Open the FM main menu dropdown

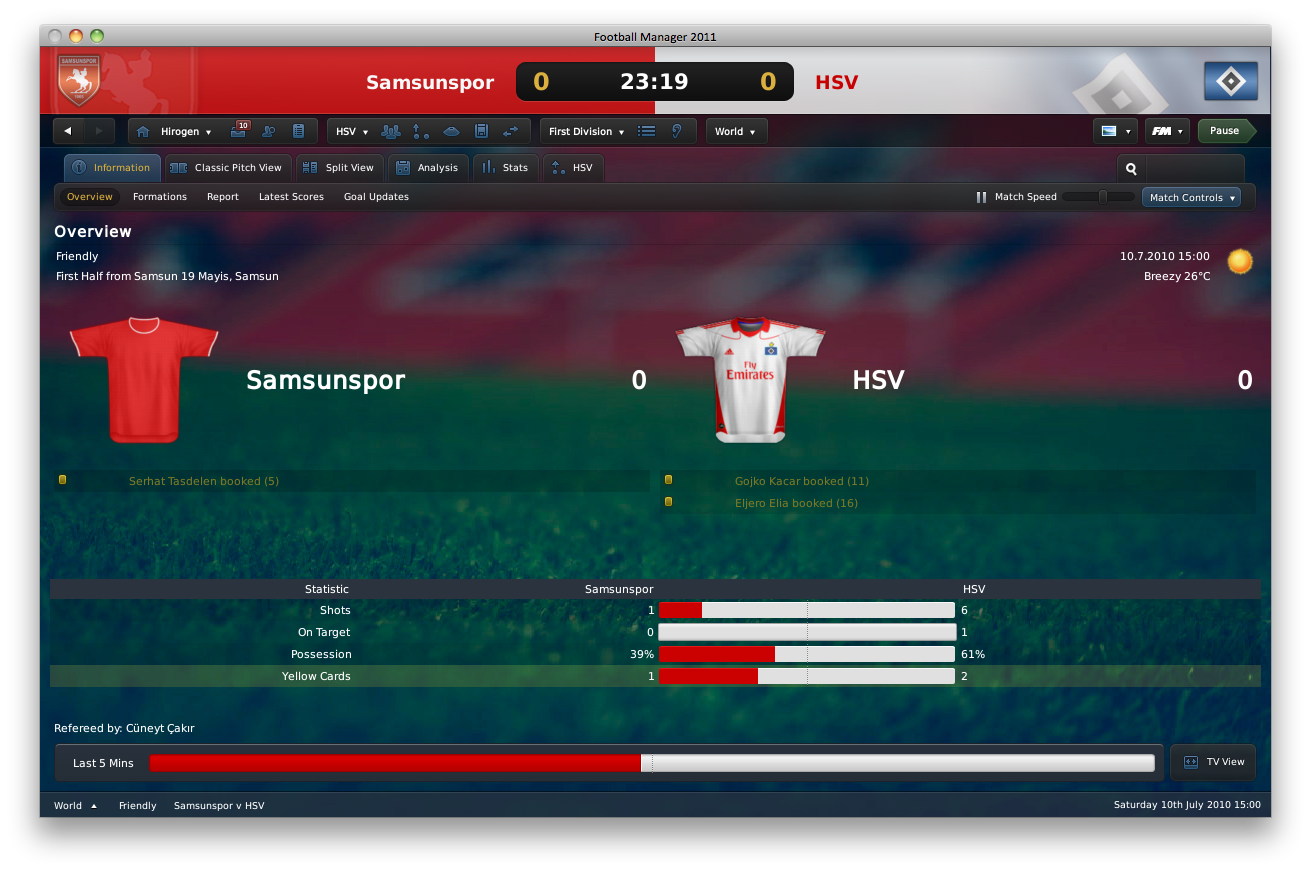[x=1166, y=131]
